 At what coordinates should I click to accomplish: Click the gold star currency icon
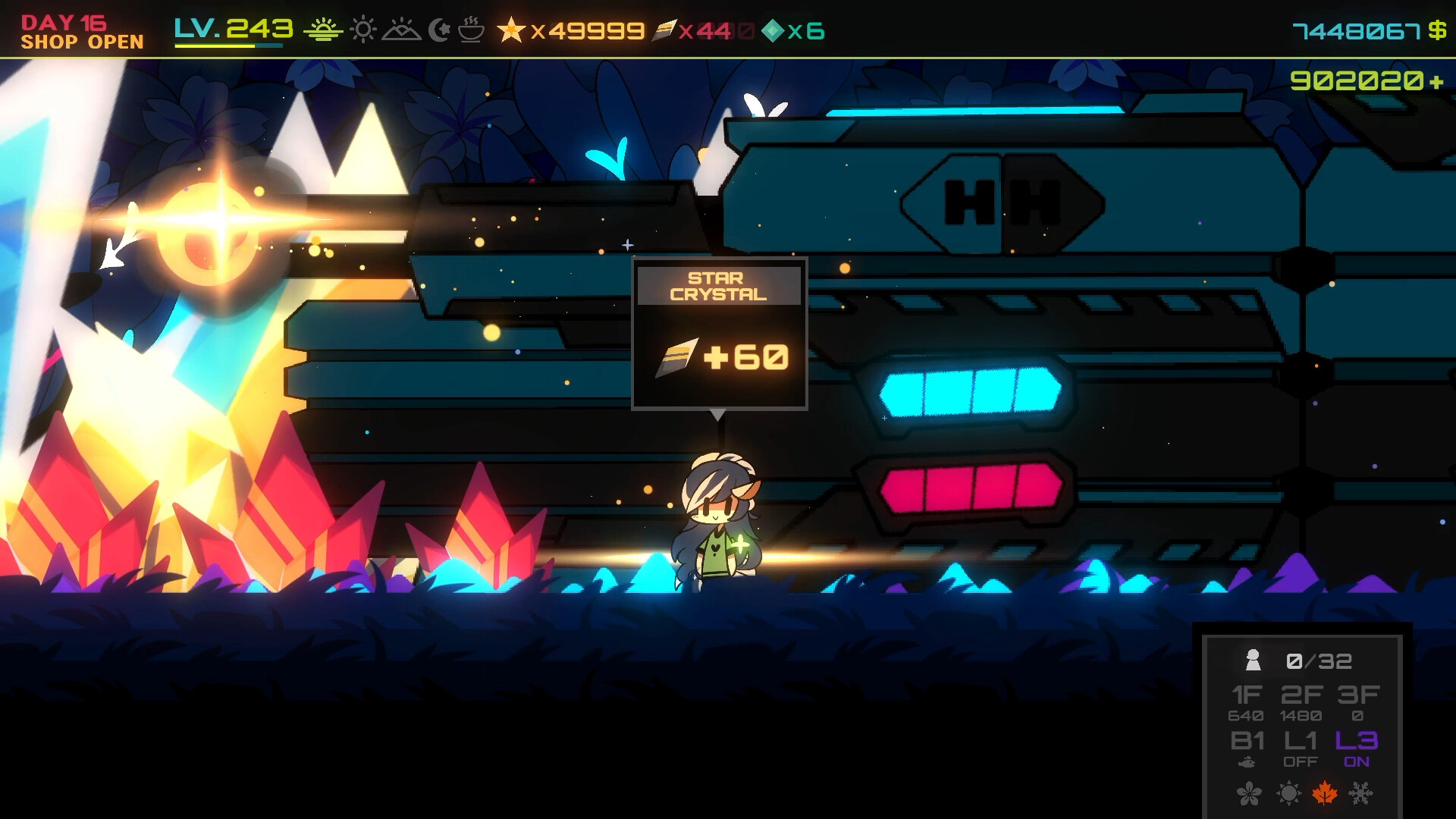click(x=511, y=30)
